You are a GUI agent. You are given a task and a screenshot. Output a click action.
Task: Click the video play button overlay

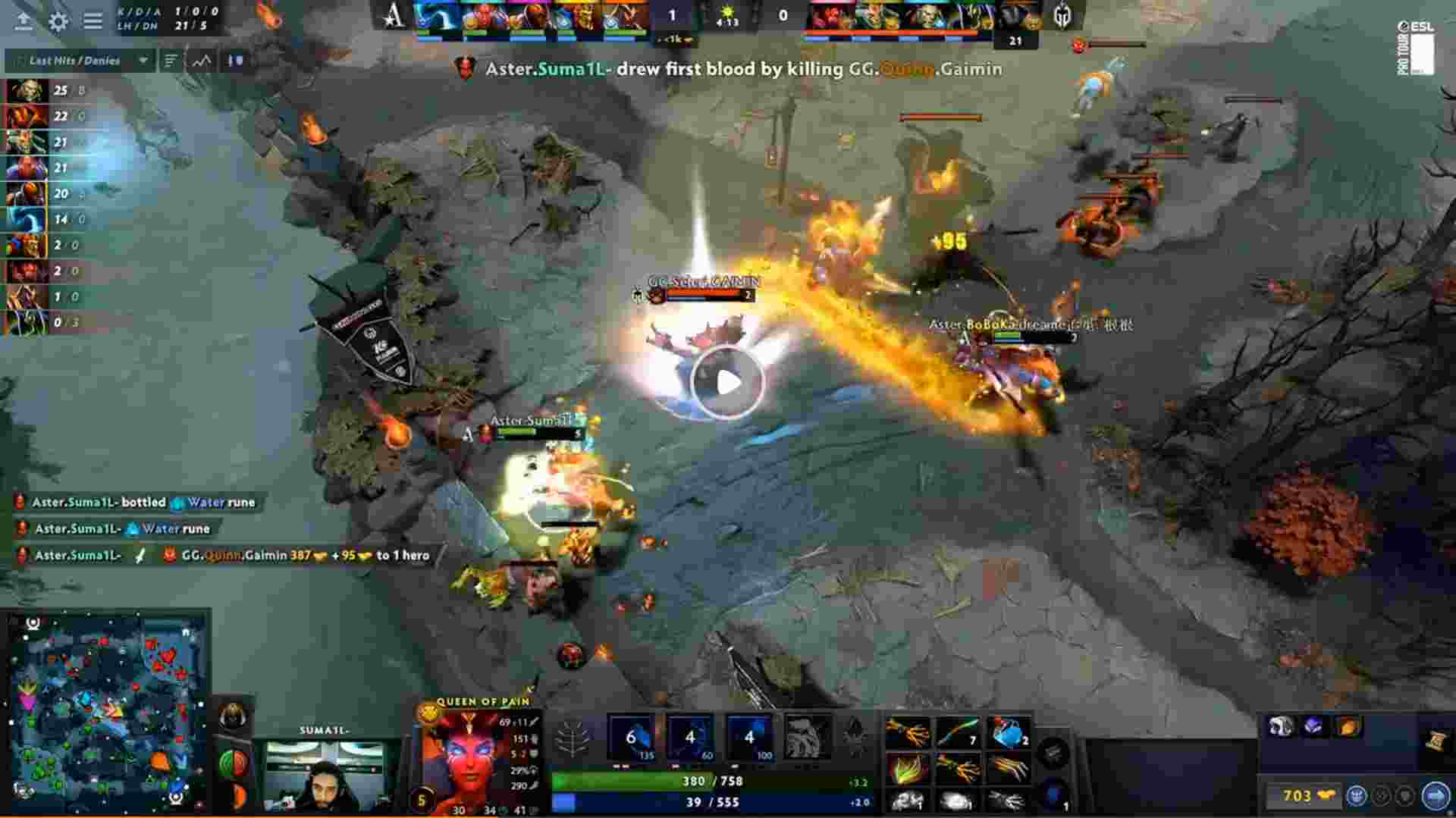(728, 383)
